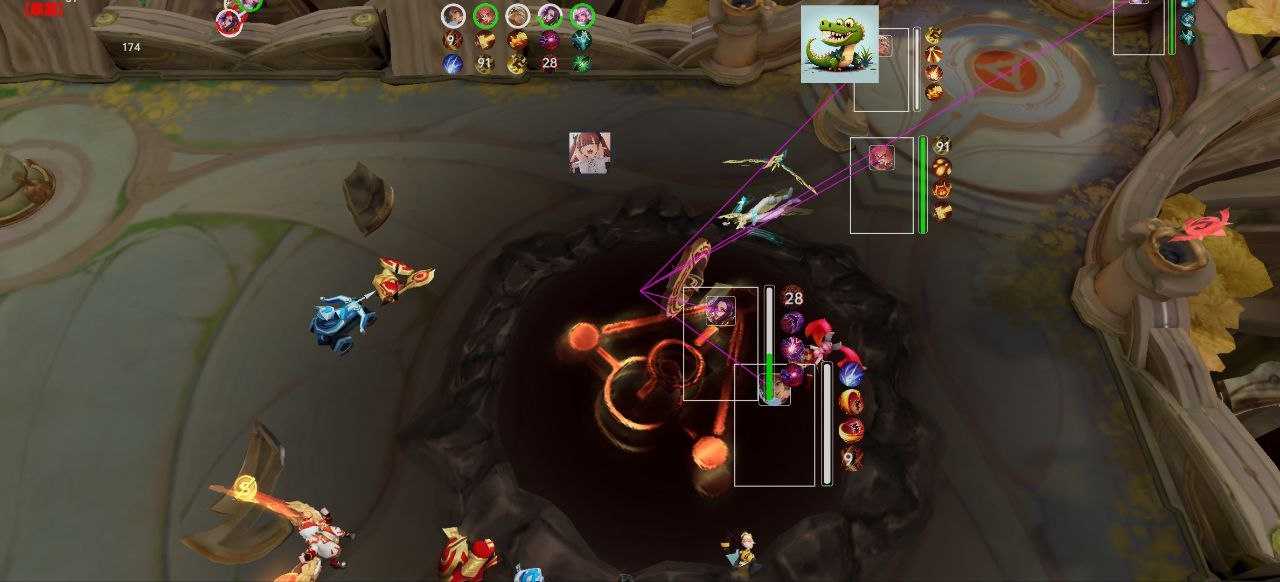Choose the pink-haired hero in the roster row
1280x582 pixels.
click(x=582, y=16)
